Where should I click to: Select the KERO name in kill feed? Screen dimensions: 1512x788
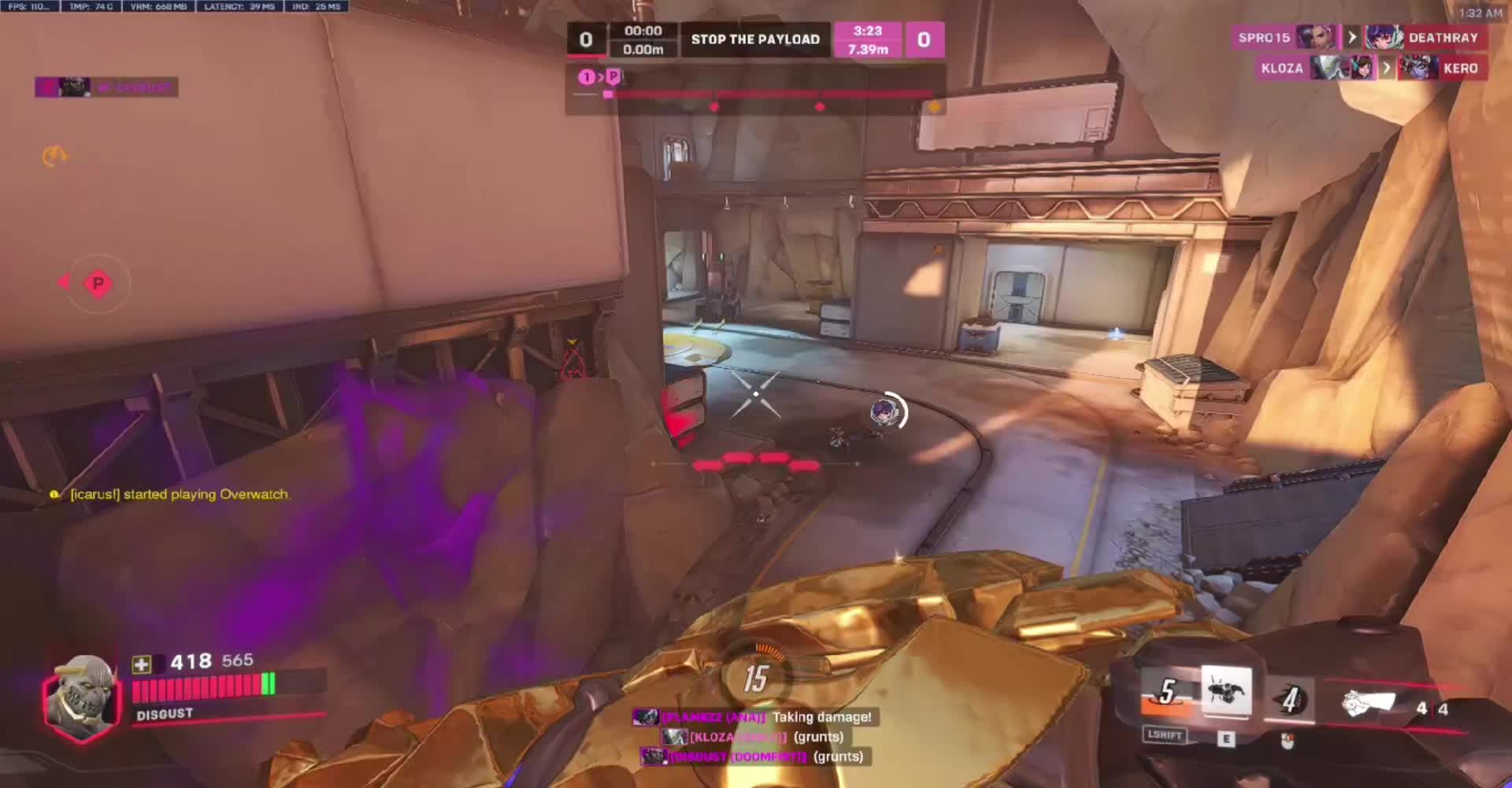[x=1460, y=69]
